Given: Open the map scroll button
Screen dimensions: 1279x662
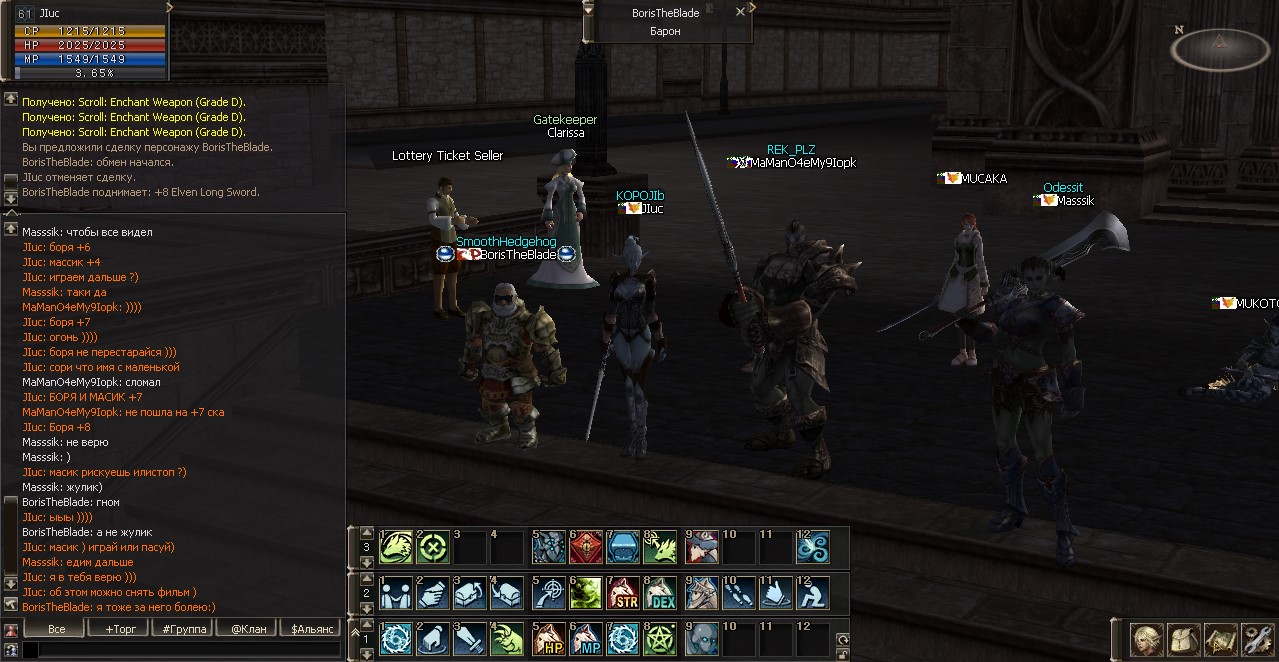Looking at the screenshot, I should (1220, 639).
